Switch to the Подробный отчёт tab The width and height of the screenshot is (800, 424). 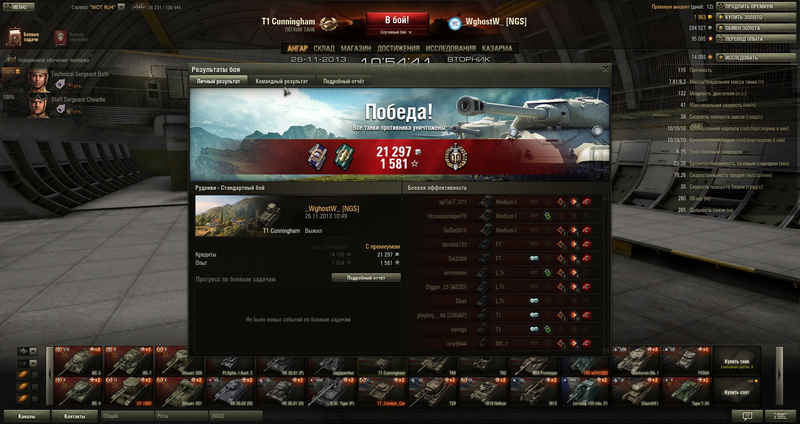pyautogui.click(x=343, y=80)
